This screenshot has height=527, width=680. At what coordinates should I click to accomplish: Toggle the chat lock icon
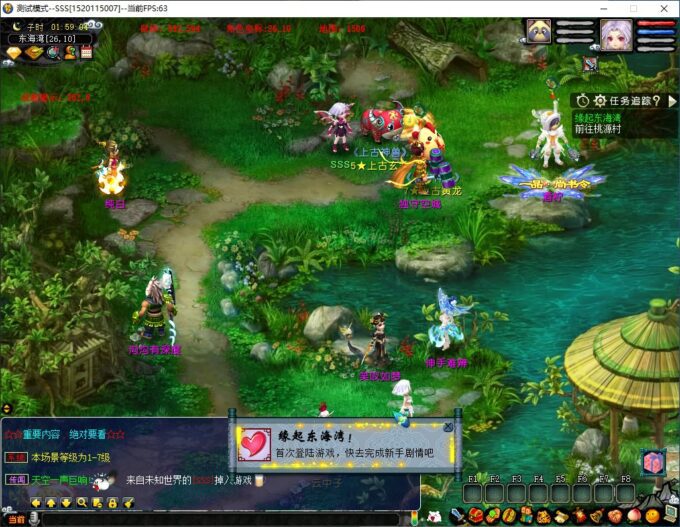[114, 501]
